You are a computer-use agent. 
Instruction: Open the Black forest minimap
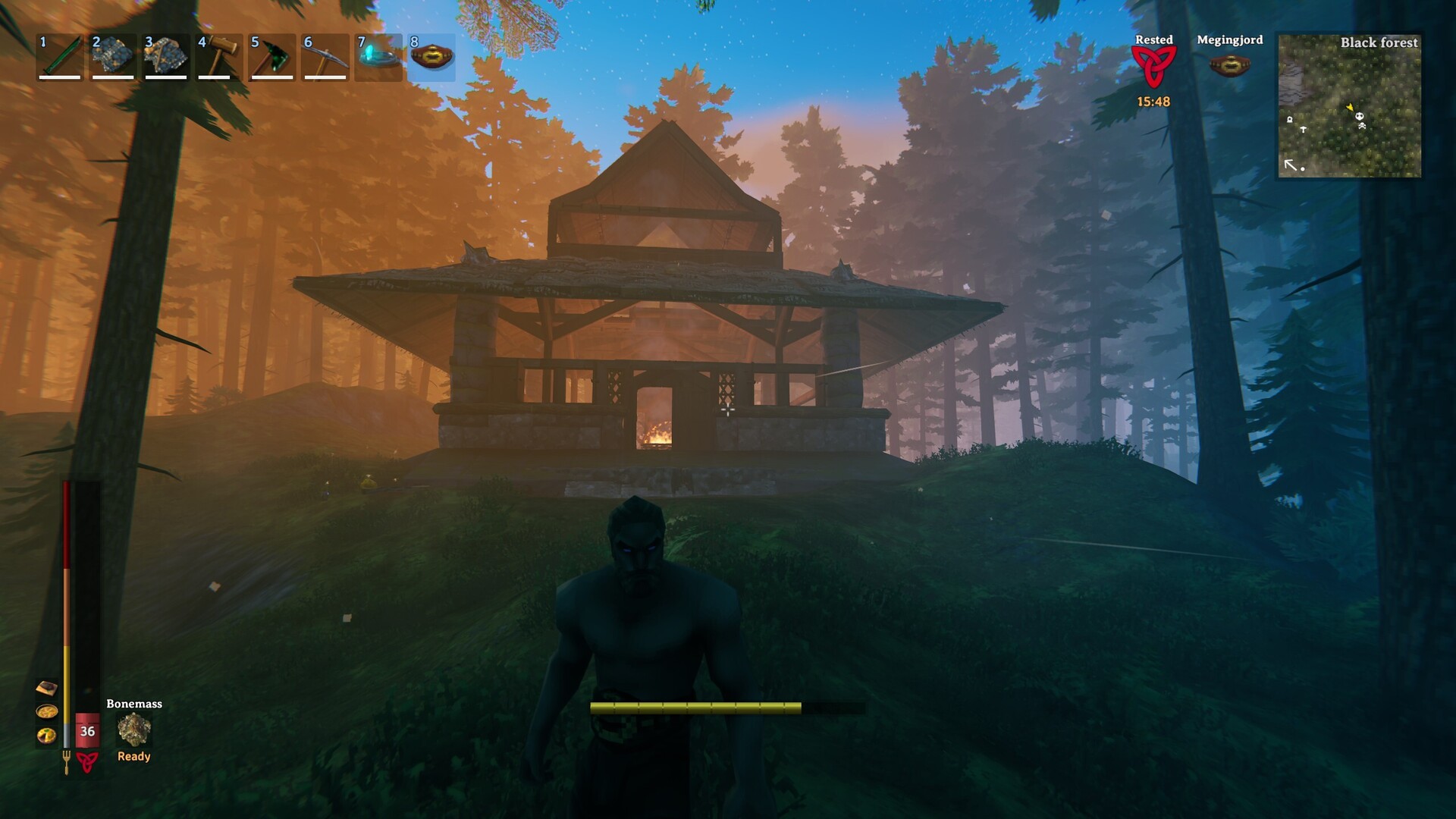click(x=1350, y=105)
